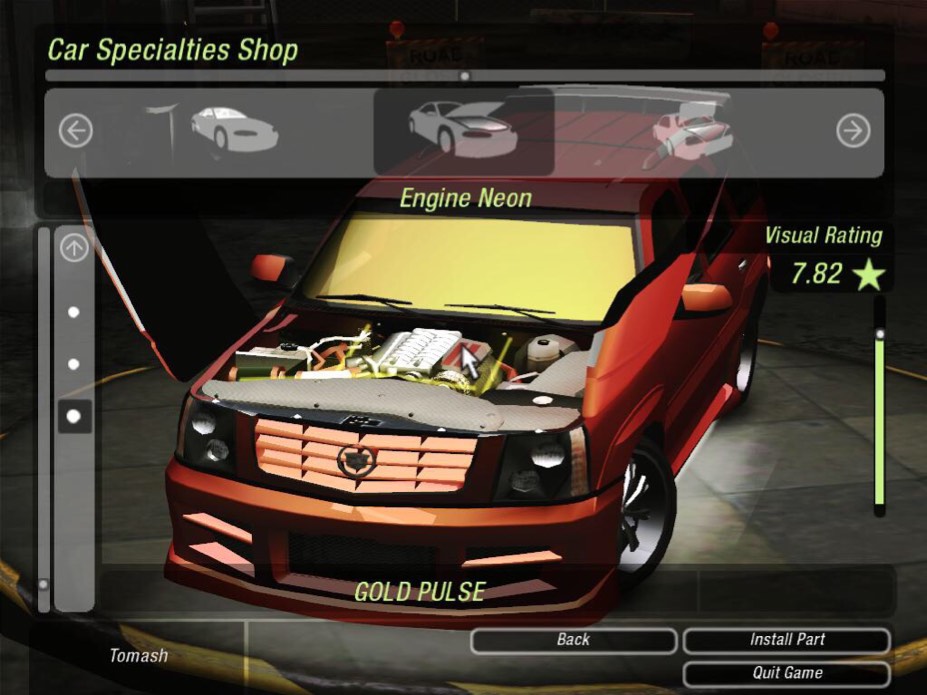The width and height of the screenshot is (927, 695).
Task: Go to next specialty category arrow
Action: click(853, 131)
